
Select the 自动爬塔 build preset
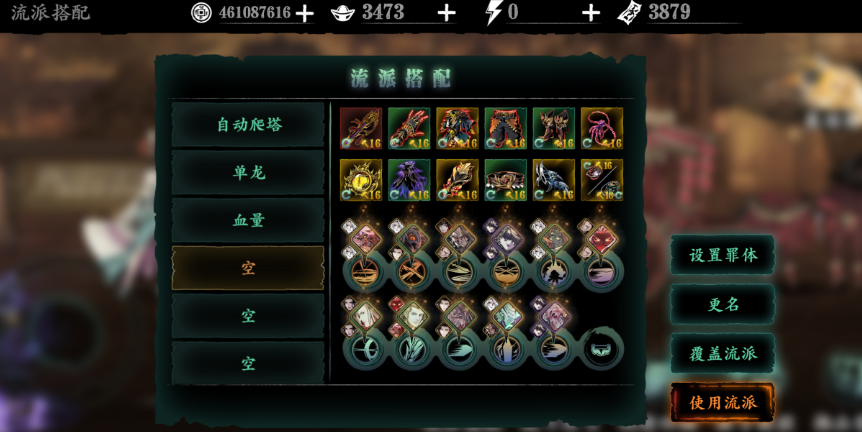click(249, 124)
